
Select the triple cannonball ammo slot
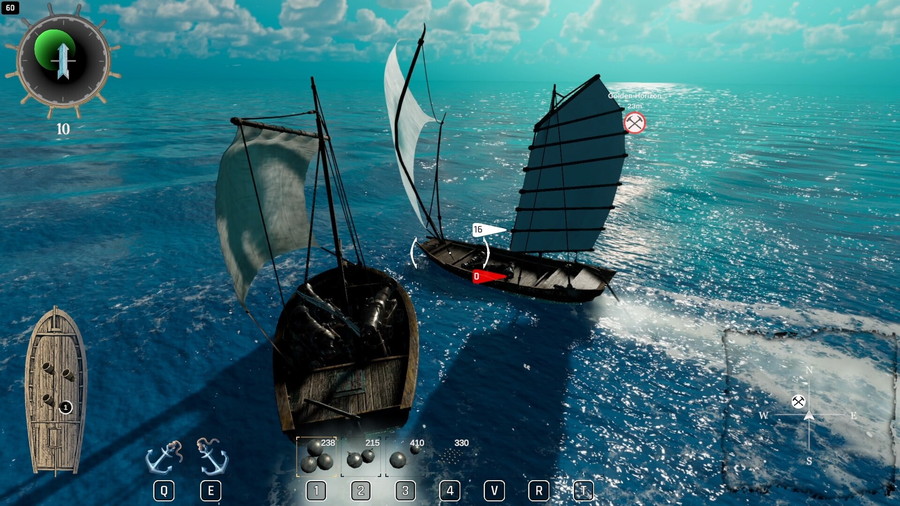tap(316, 457)
